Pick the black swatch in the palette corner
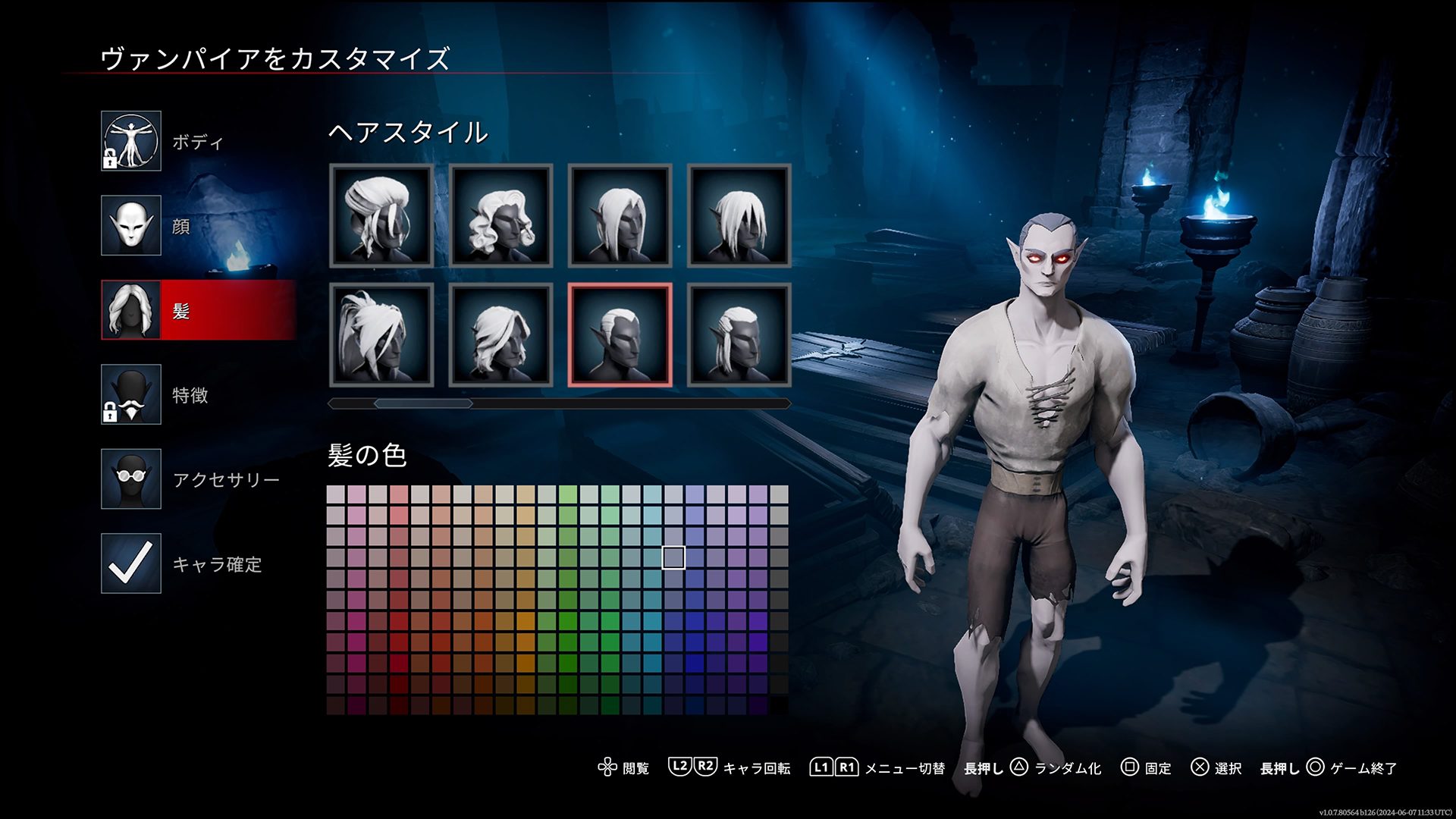1456x819 pixels. click(x=779, y=705)
